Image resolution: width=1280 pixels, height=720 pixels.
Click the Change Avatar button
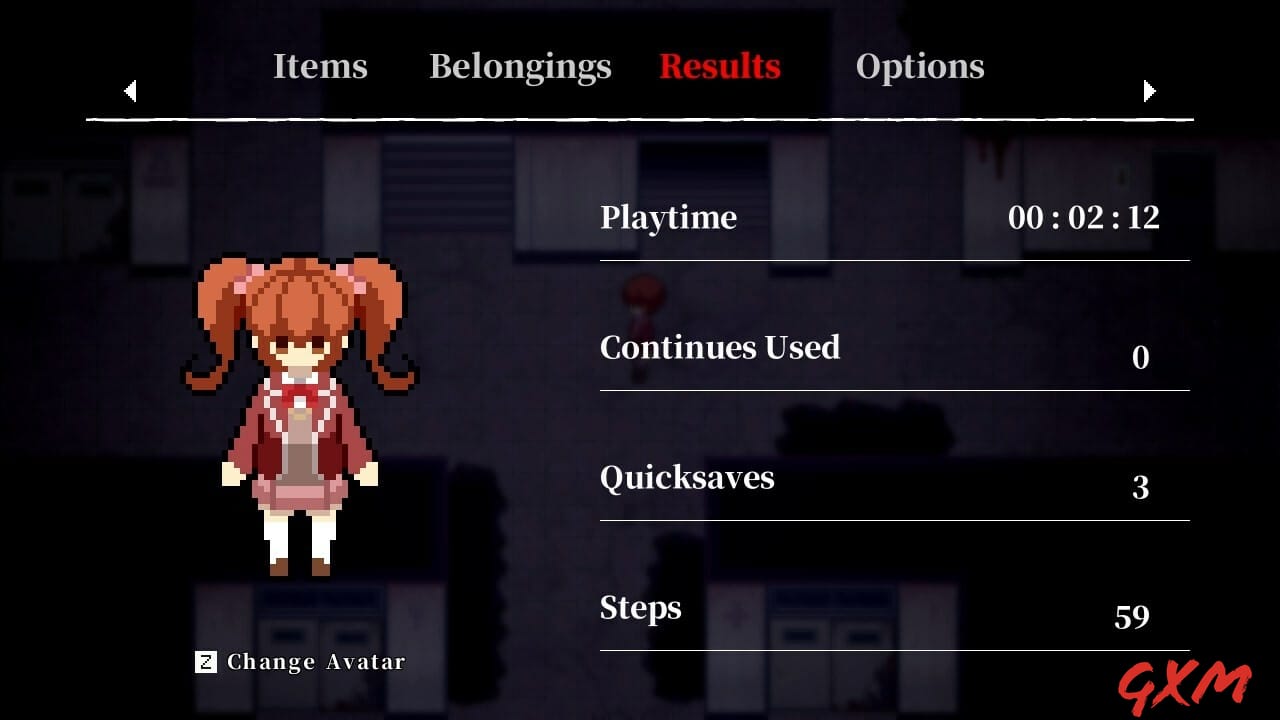[298, 661]
